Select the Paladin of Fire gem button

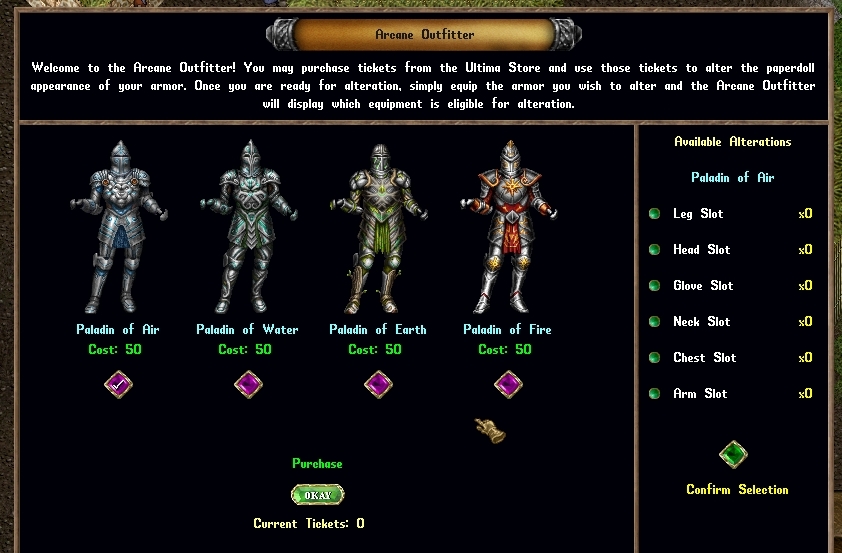pos(508,384)
